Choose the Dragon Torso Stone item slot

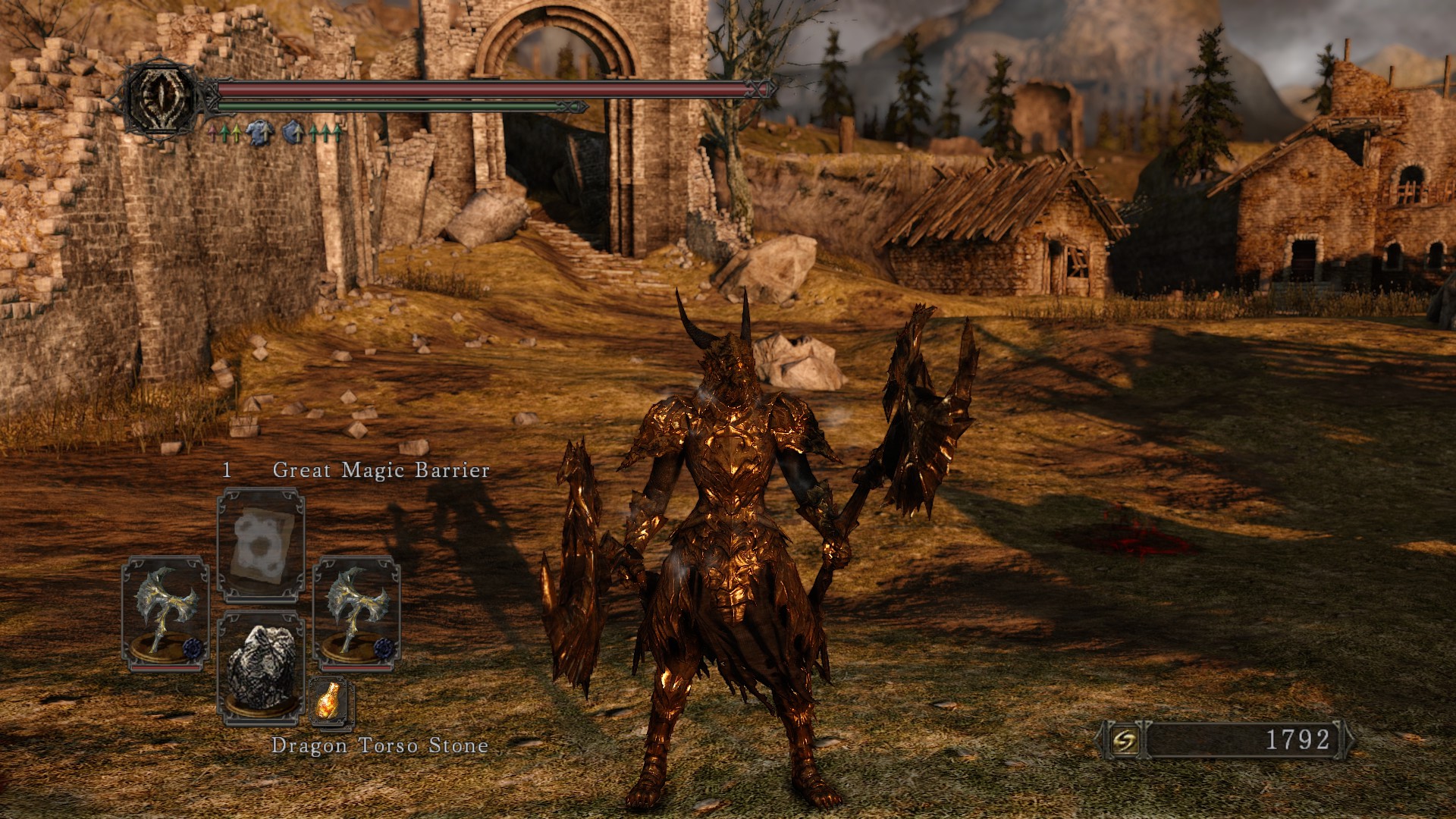(x=261, y=667)
